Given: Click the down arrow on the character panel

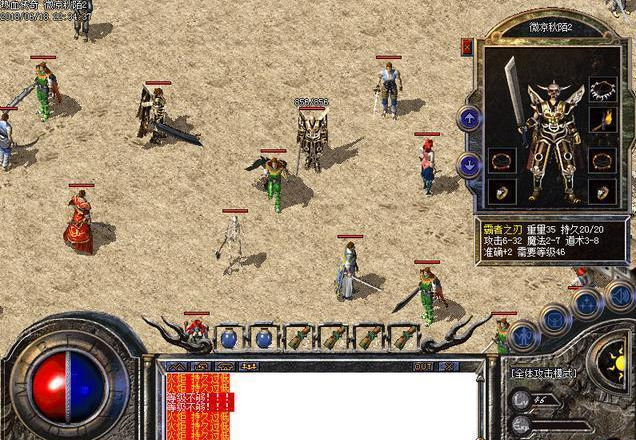Looking at the screenshot, I should pyautogui.click(x=469, y=164).
